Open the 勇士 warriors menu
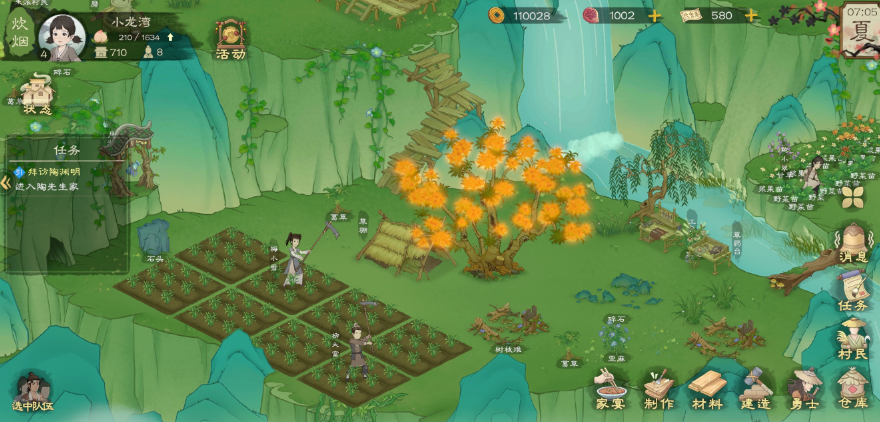Screen dimensions: 880x422 pos(805,389)
